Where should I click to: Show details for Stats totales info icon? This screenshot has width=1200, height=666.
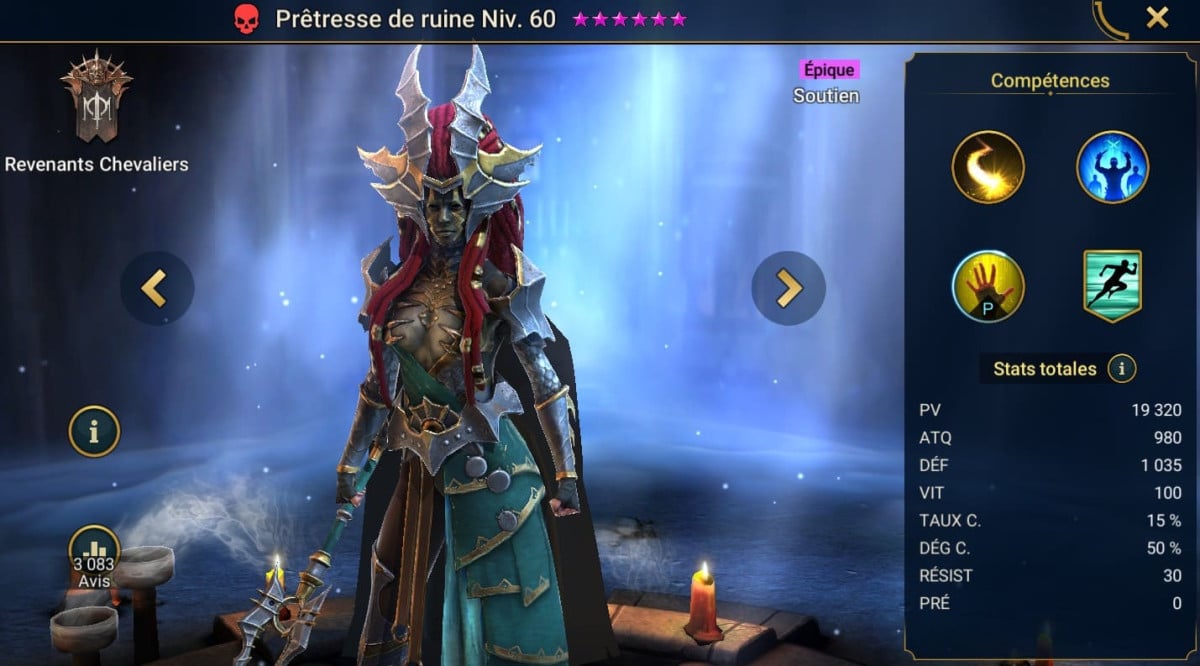(x=1122, y=369)
